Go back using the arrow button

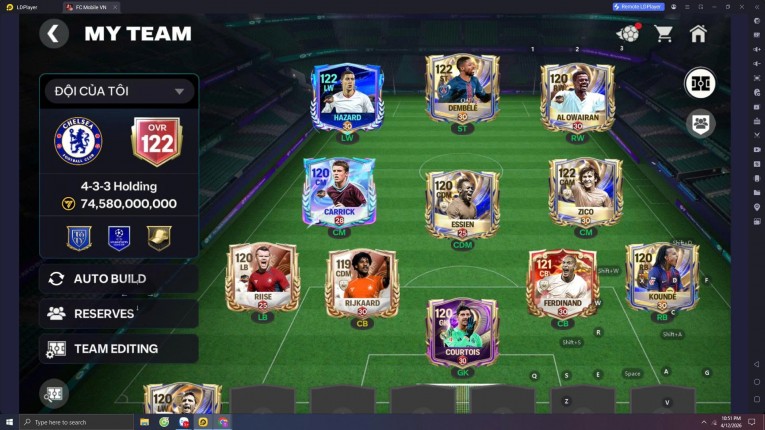point(53,34)
